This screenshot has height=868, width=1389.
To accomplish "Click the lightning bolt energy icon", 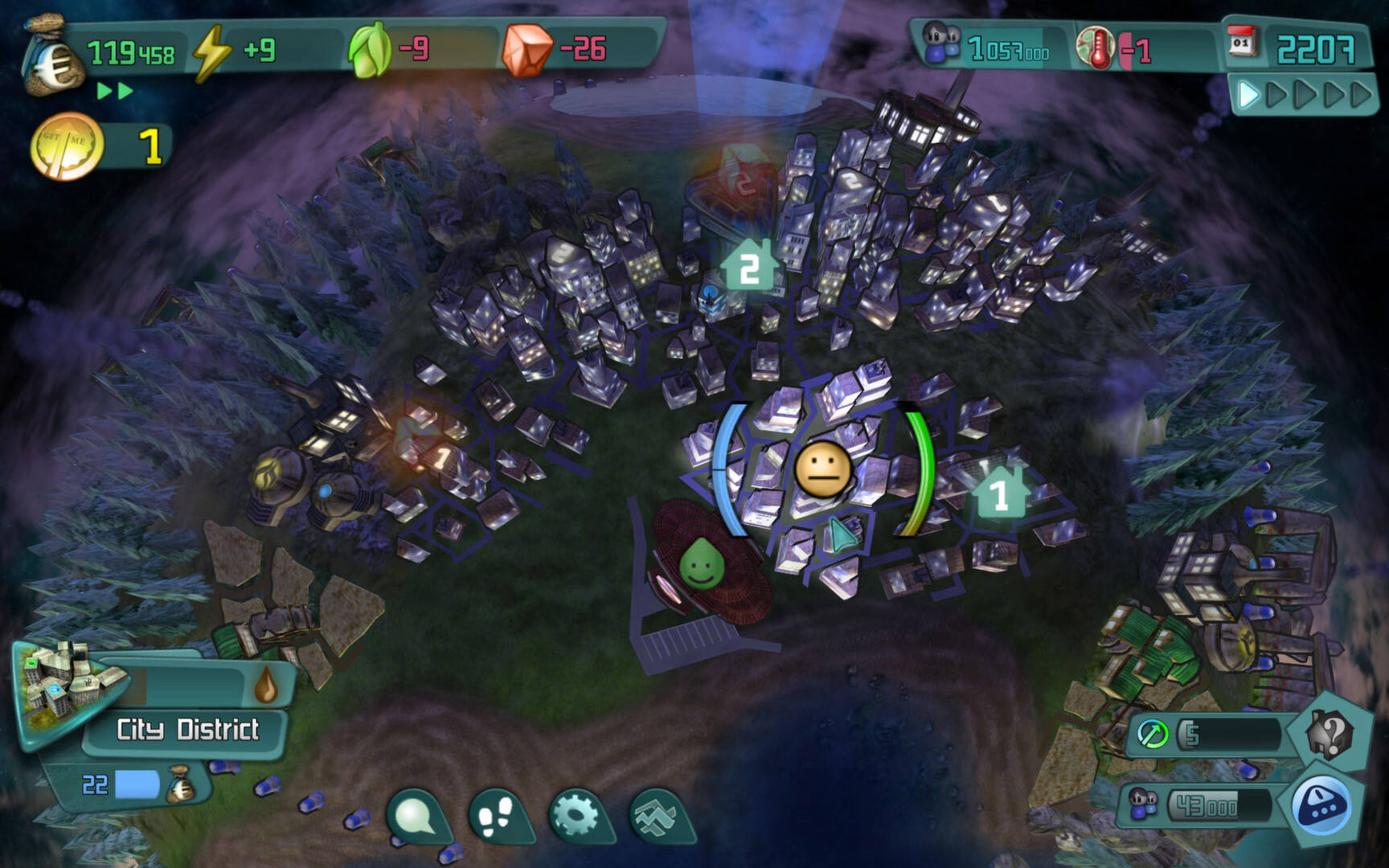I will (211, 51).
